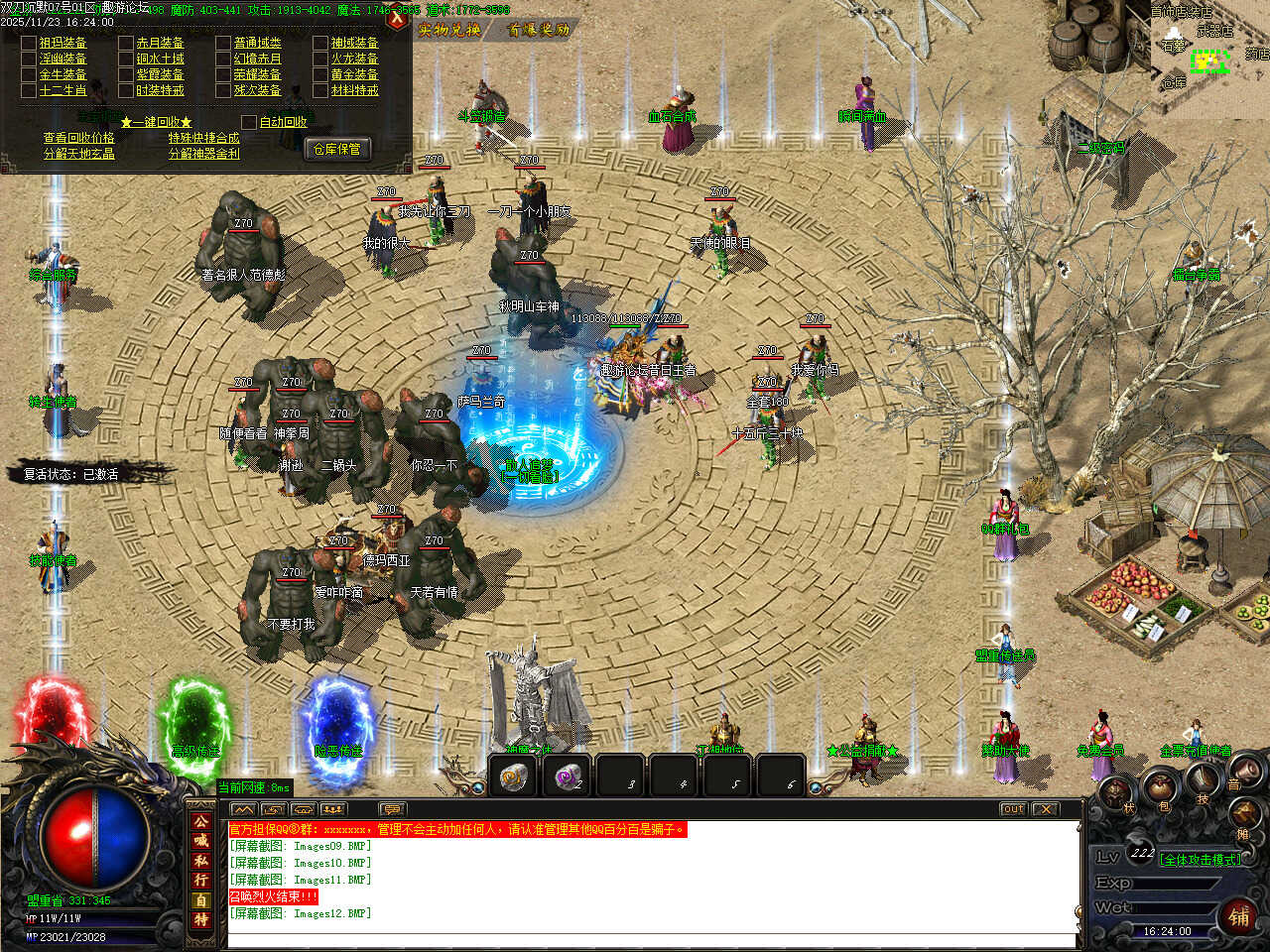Viewport: 1270px width, 952px height.
Task: Choose 分解天地玄晶 option
Action: tap(78, 154)
